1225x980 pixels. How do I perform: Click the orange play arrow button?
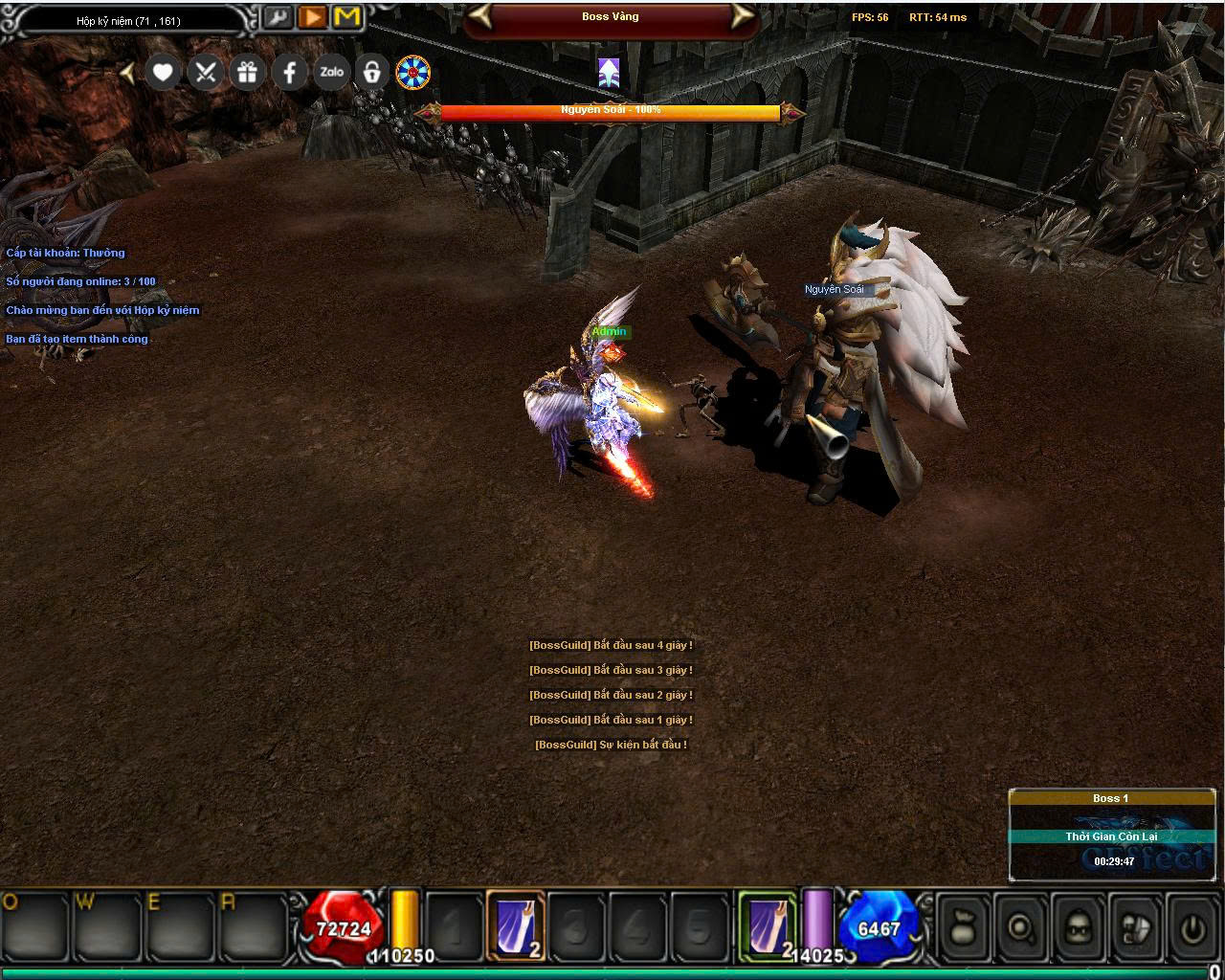(x=312, y=17)
